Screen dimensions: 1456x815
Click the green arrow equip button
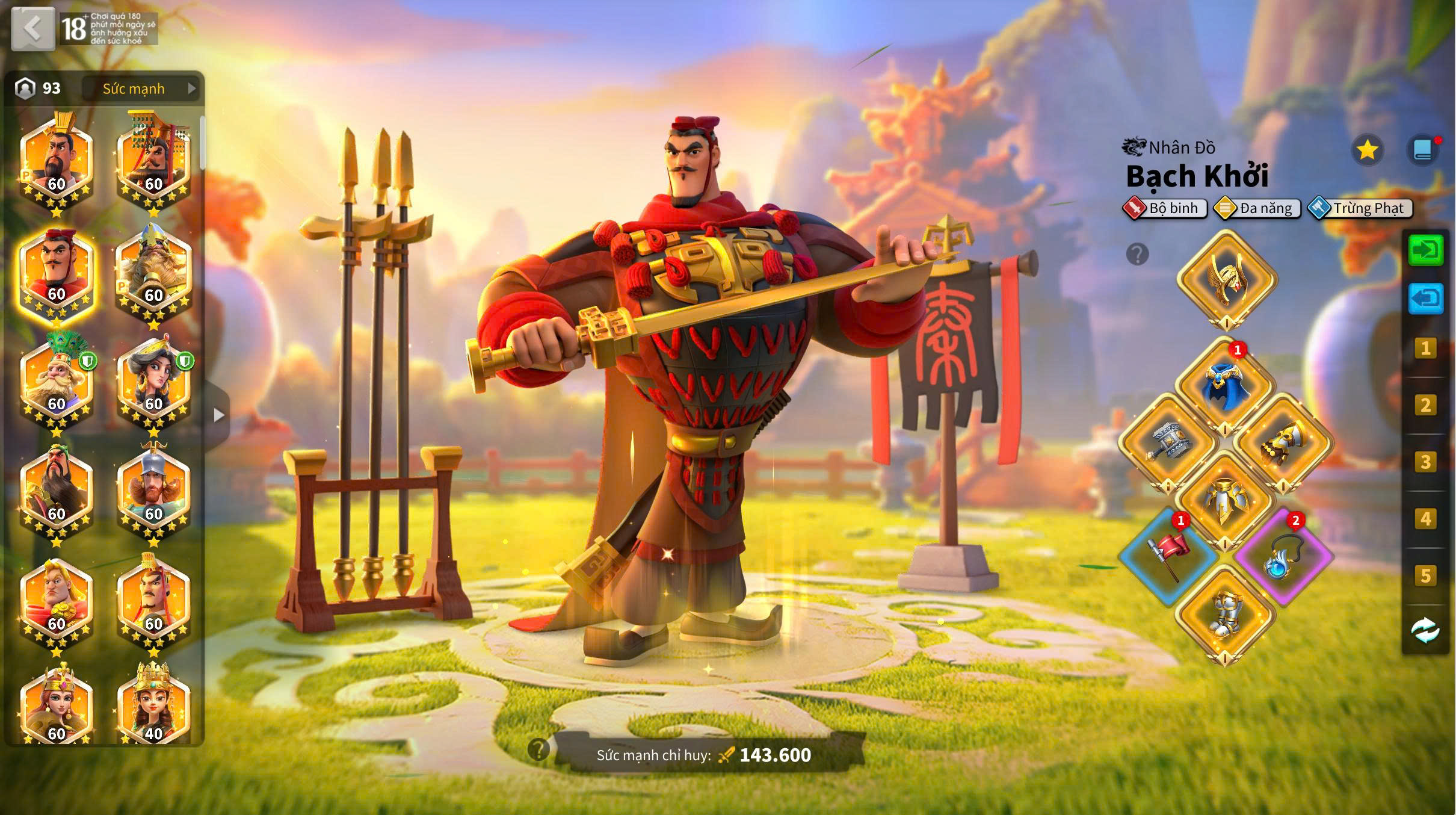[x=1425, y=250]
